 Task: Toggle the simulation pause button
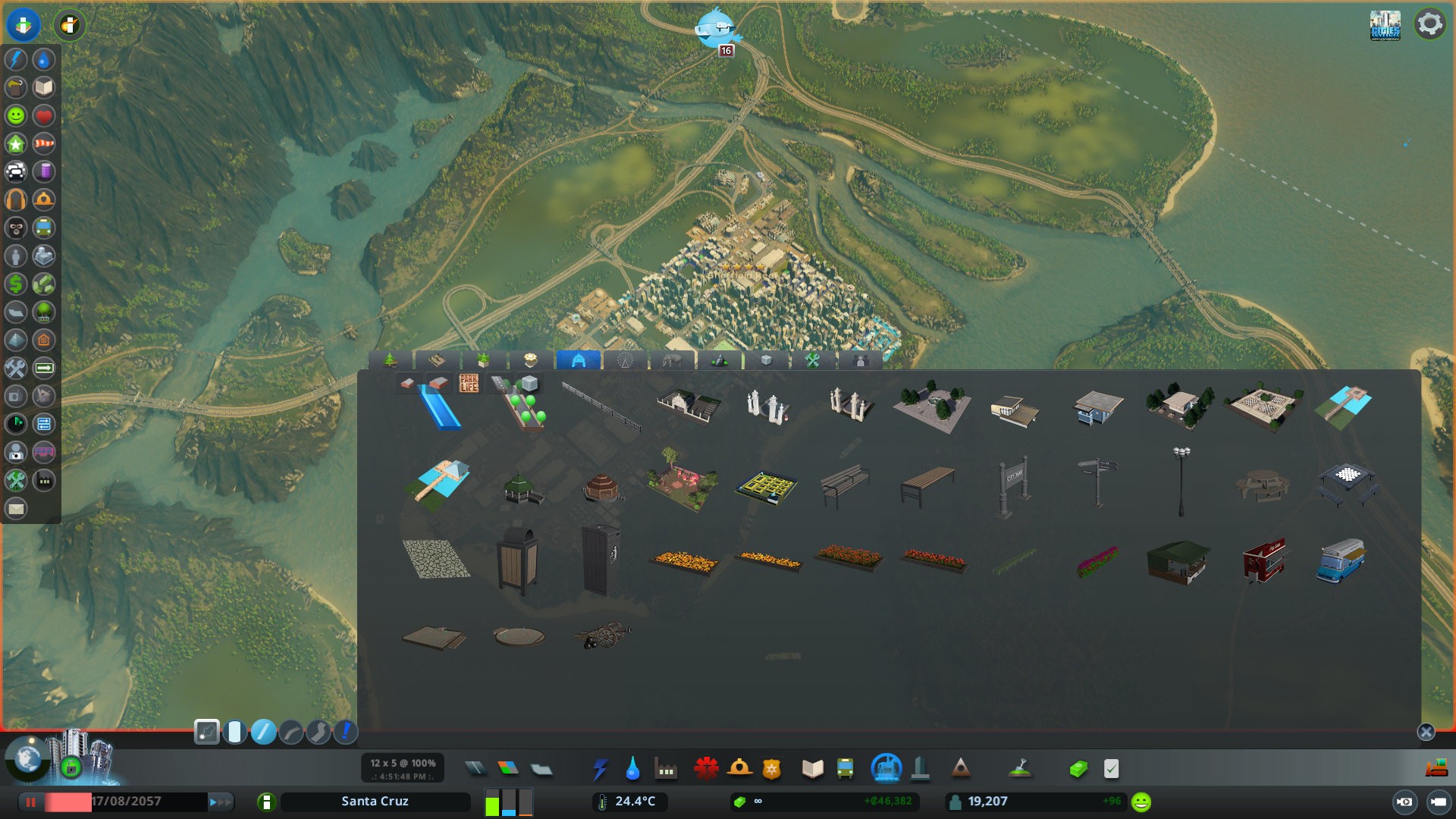[31, 802]
